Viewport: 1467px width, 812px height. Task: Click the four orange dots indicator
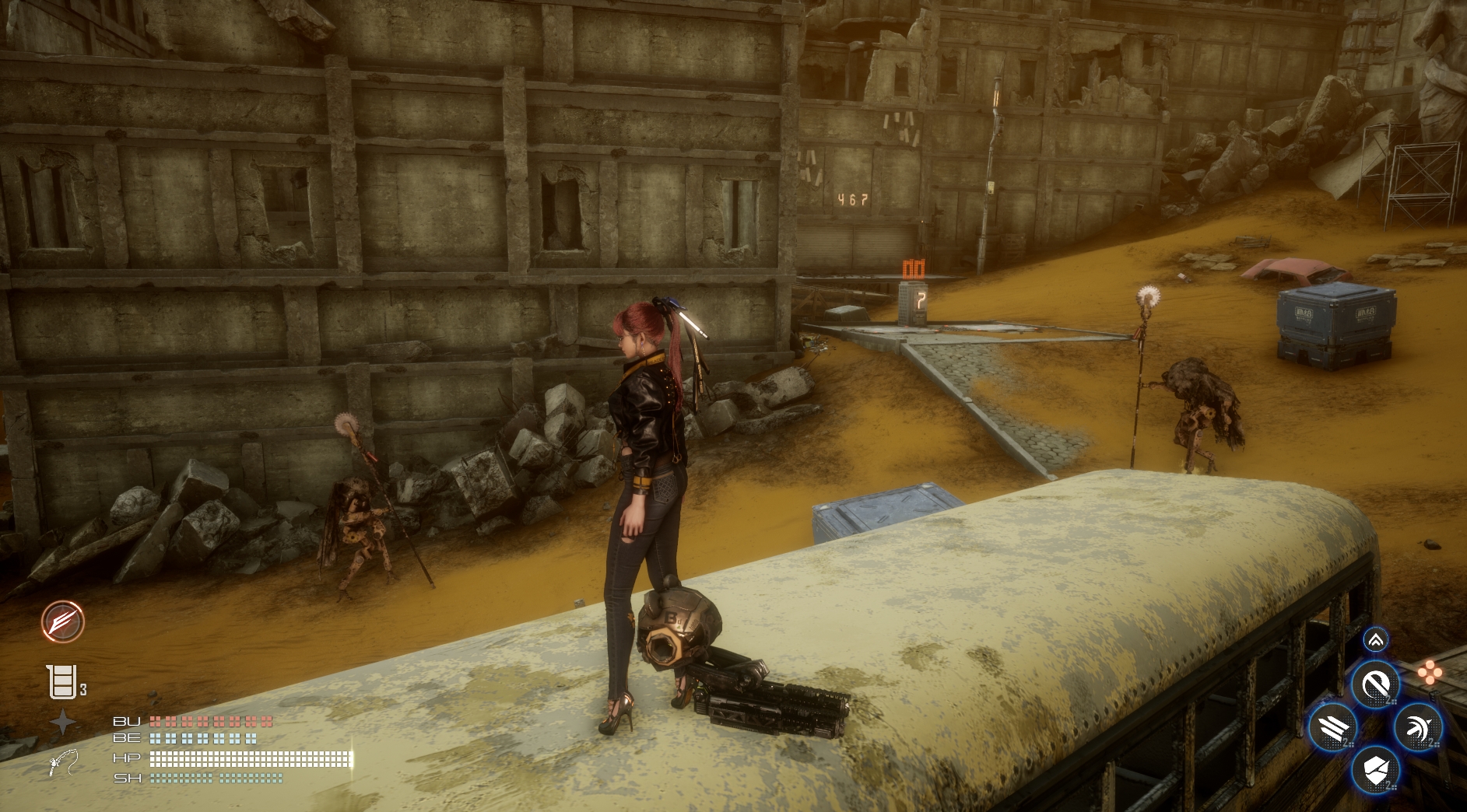(x=1430, y=672)
